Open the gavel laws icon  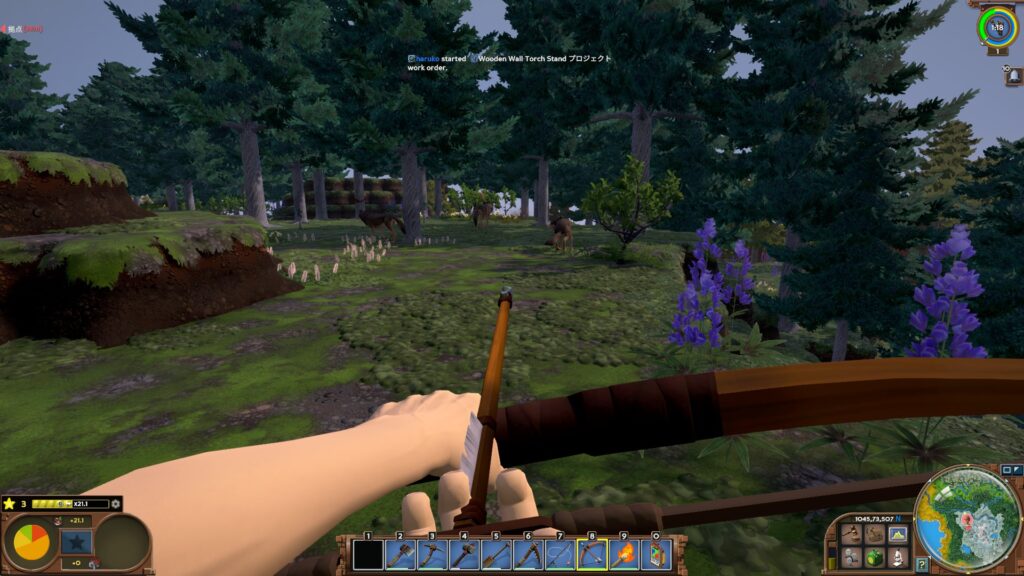click(x=851, y=534)
